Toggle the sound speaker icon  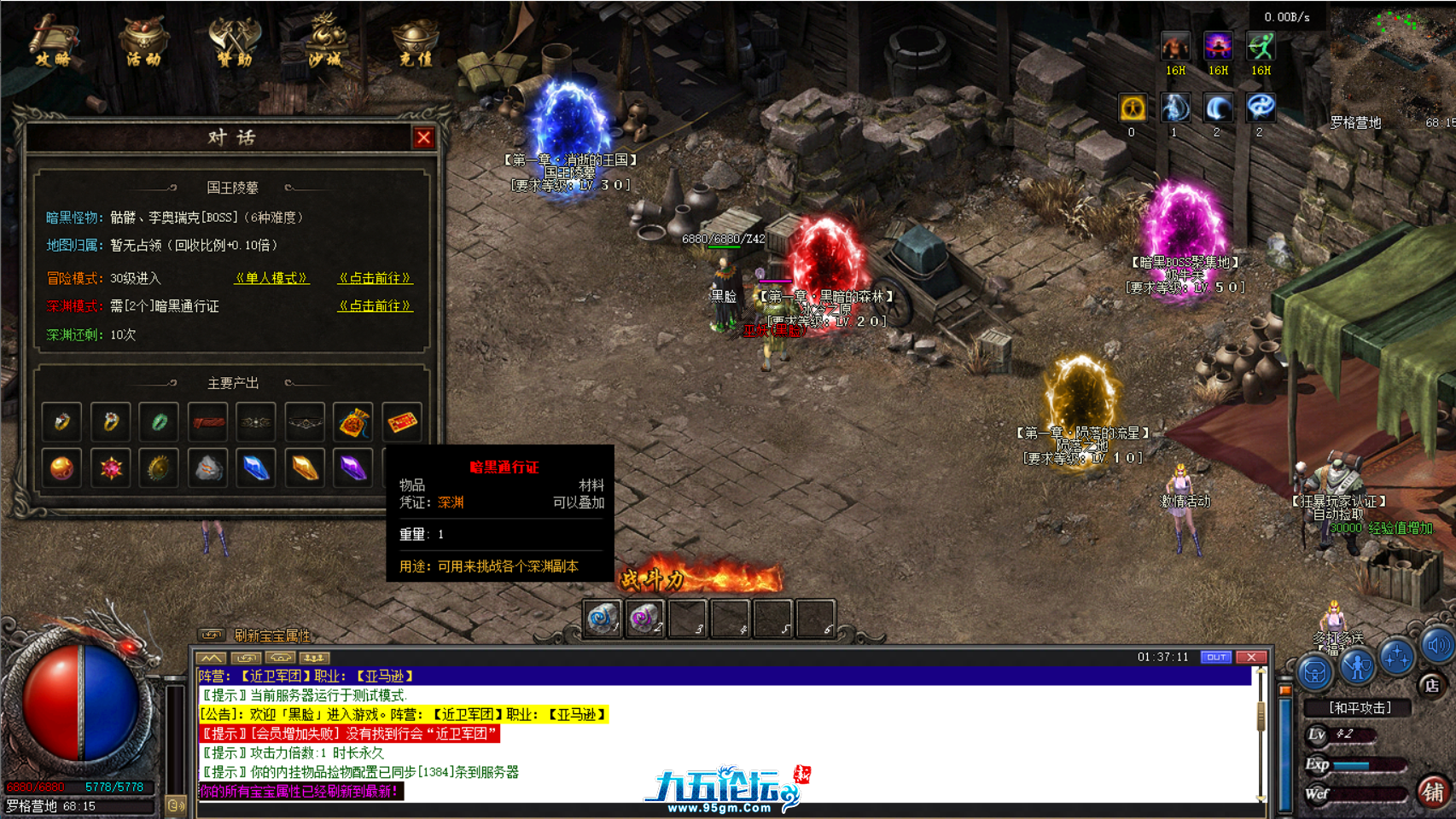1438,646
